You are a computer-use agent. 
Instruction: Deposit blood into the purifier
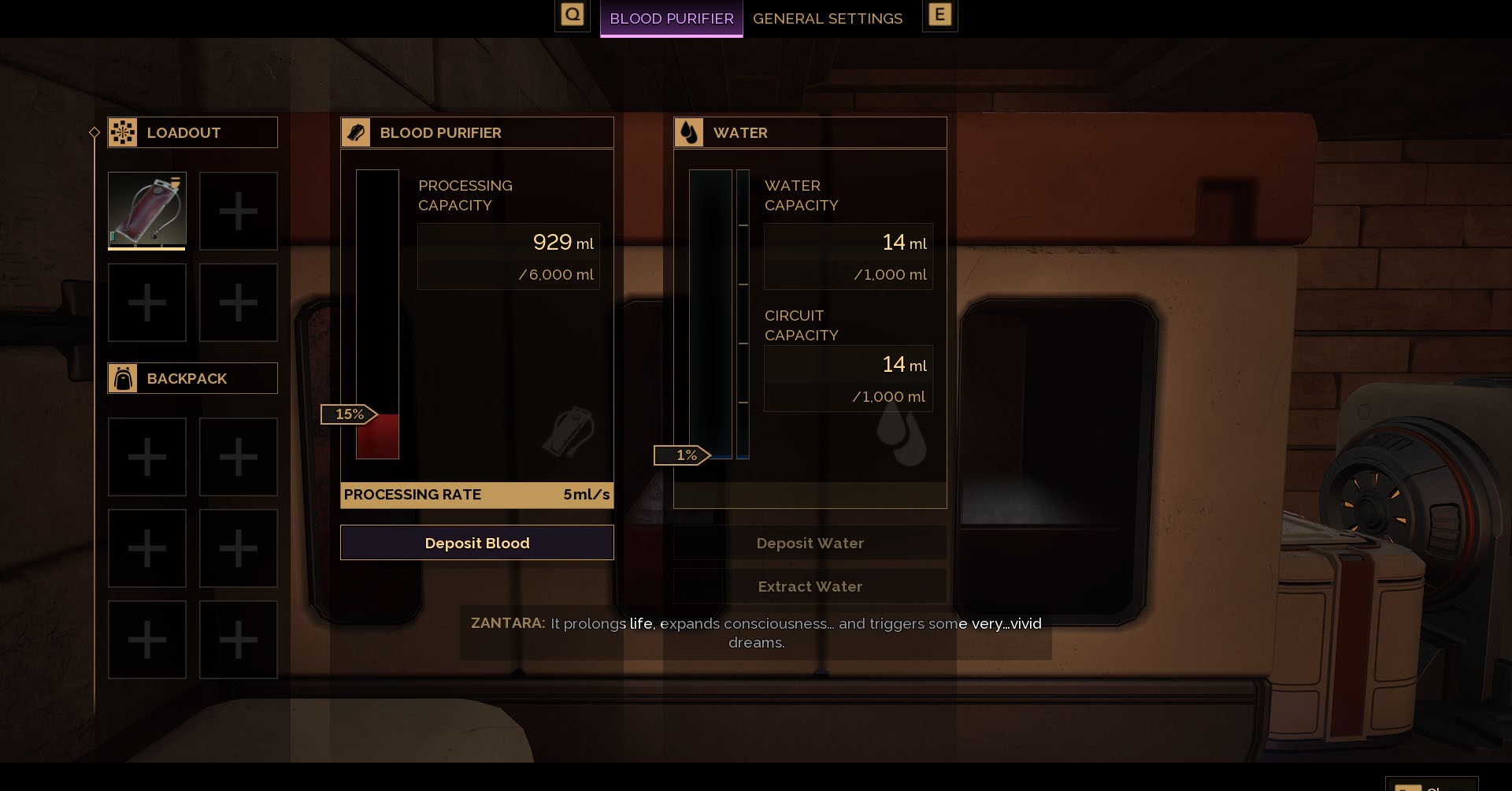coord(476,543)
